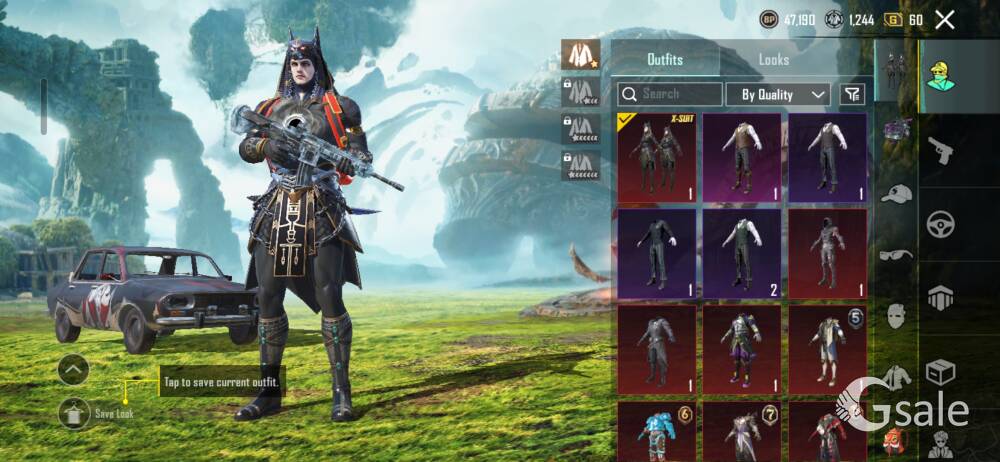Image resolution: width=1000 pixels, height=462 pixels.
Task: Open the steering wheel vehicle category
Action: coord(940,223)
